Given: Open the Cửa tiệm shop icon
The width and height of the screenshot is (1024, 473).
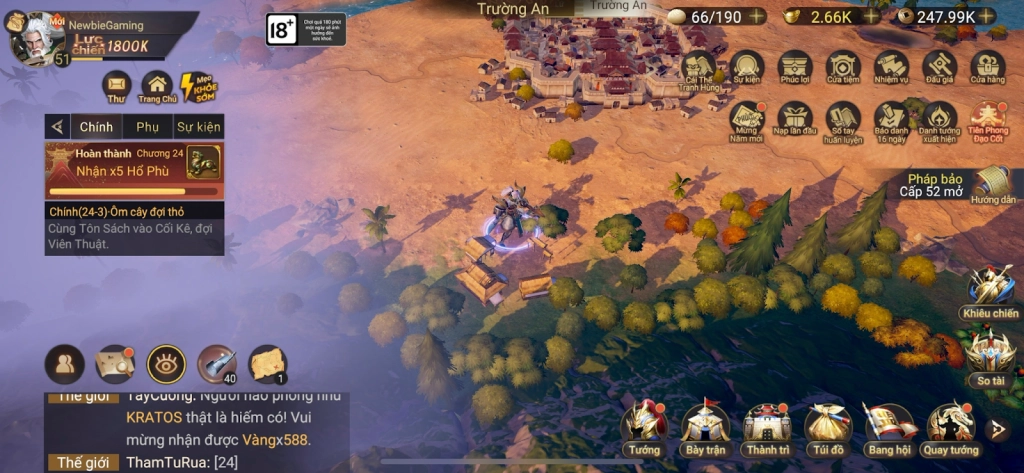Looking at the screenshot, I should point(843,68).
